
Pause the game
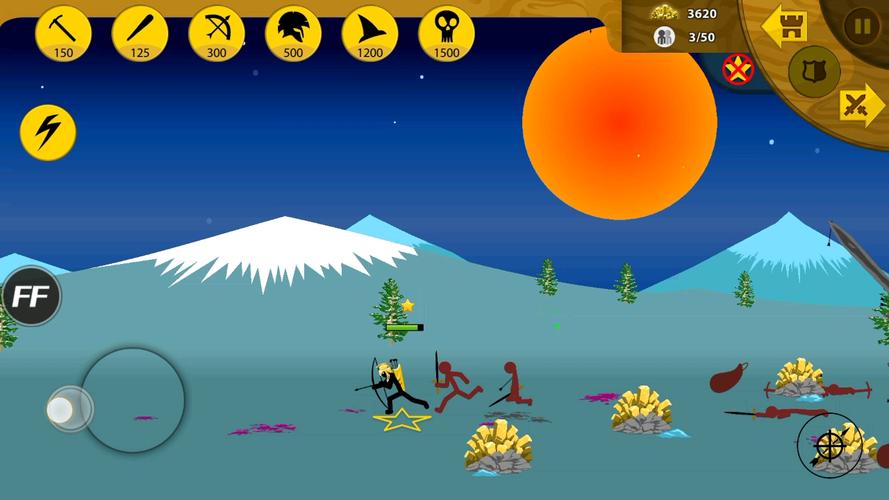[x=861, y=24]
